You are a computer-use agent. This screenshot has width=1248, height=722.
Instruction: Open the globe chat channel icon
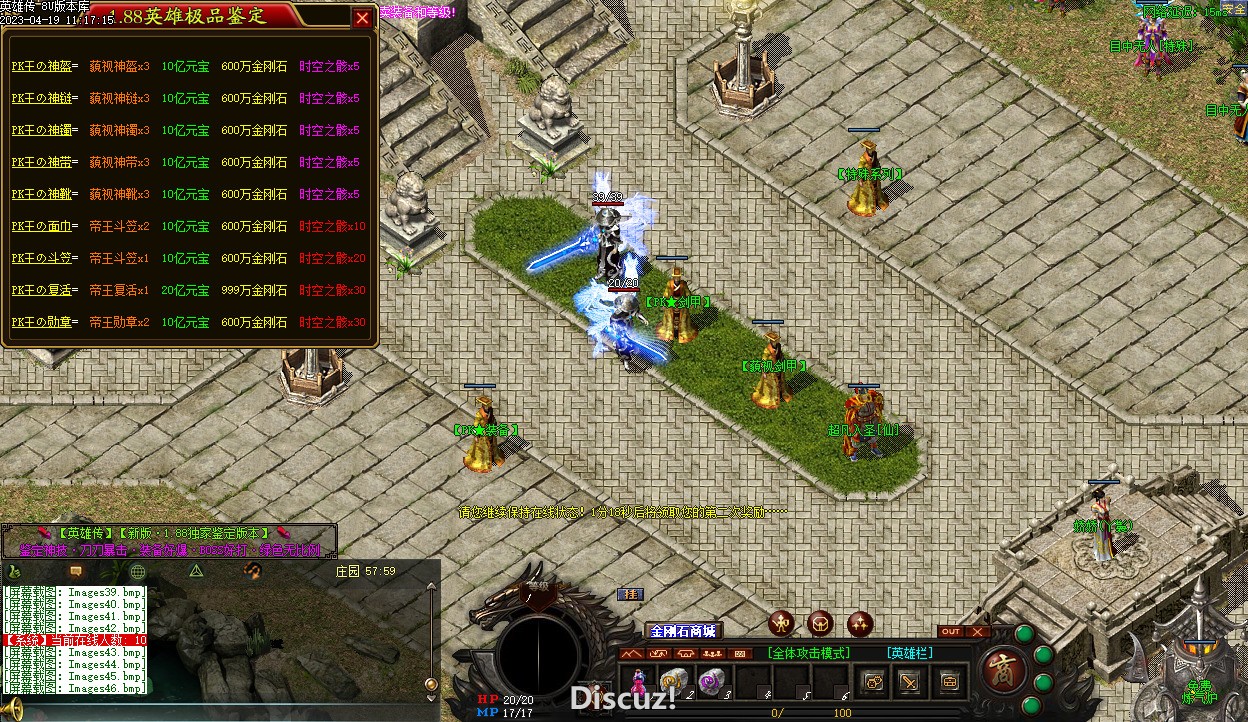coord(138,571)
